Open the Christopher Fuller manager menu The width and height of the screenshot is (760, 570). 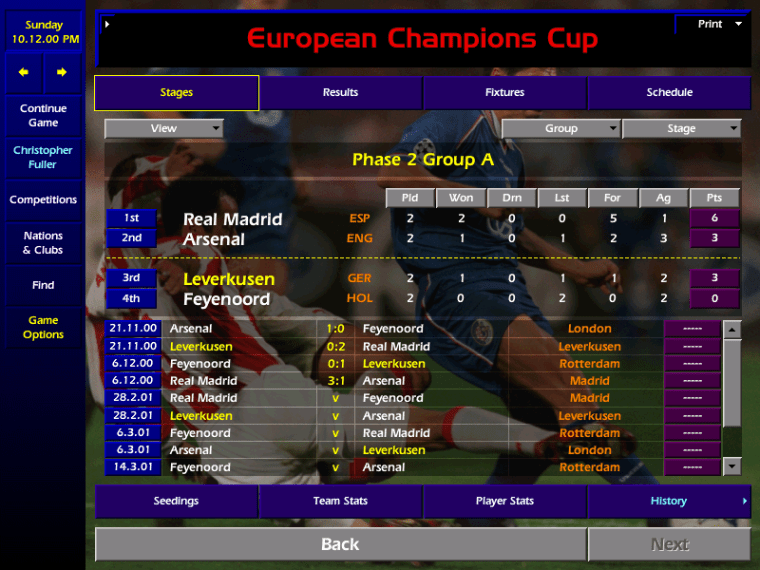click(x=43, y=157)
